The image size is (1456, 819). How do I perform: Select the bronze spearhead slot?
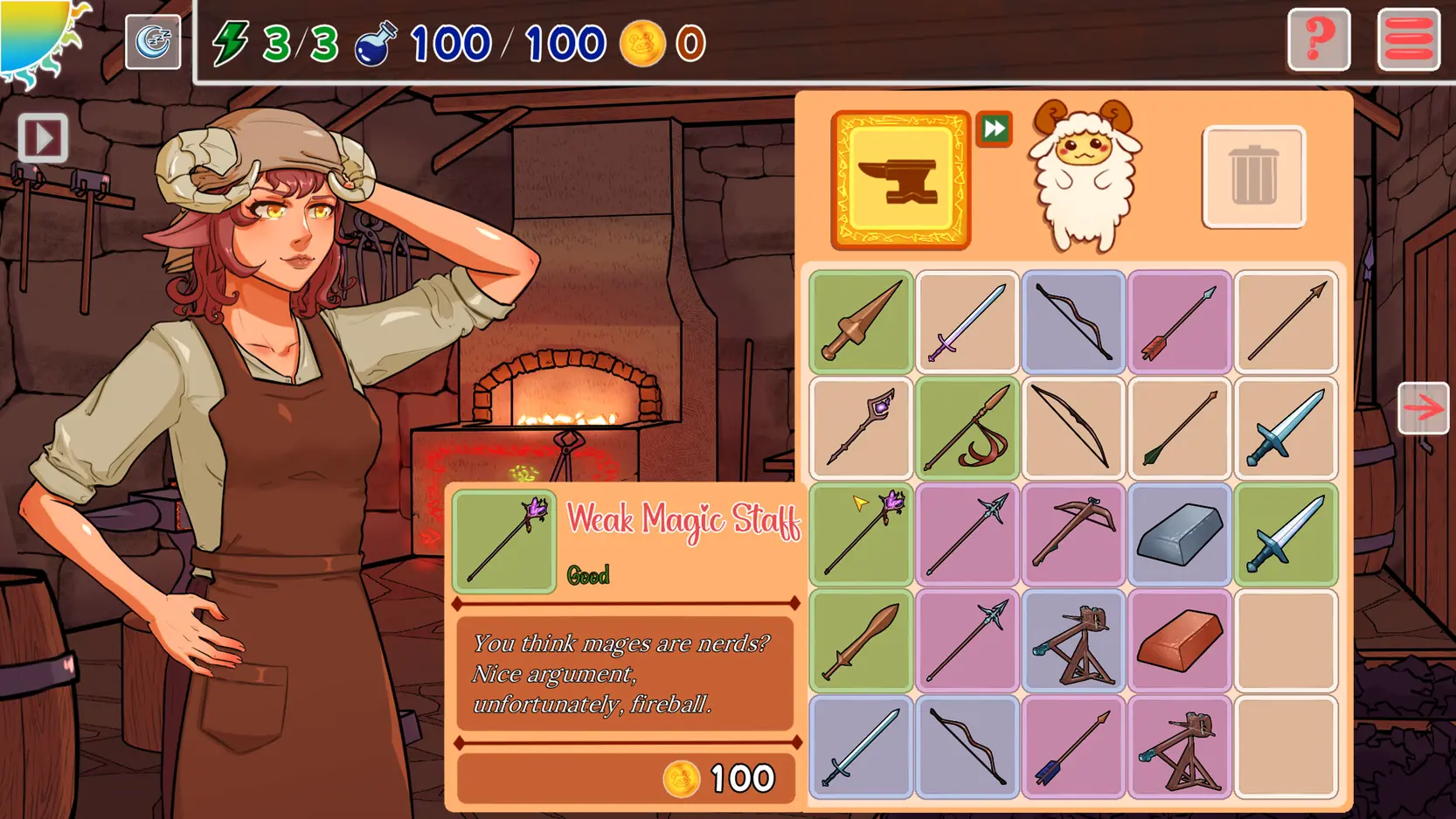coord(861,322)
